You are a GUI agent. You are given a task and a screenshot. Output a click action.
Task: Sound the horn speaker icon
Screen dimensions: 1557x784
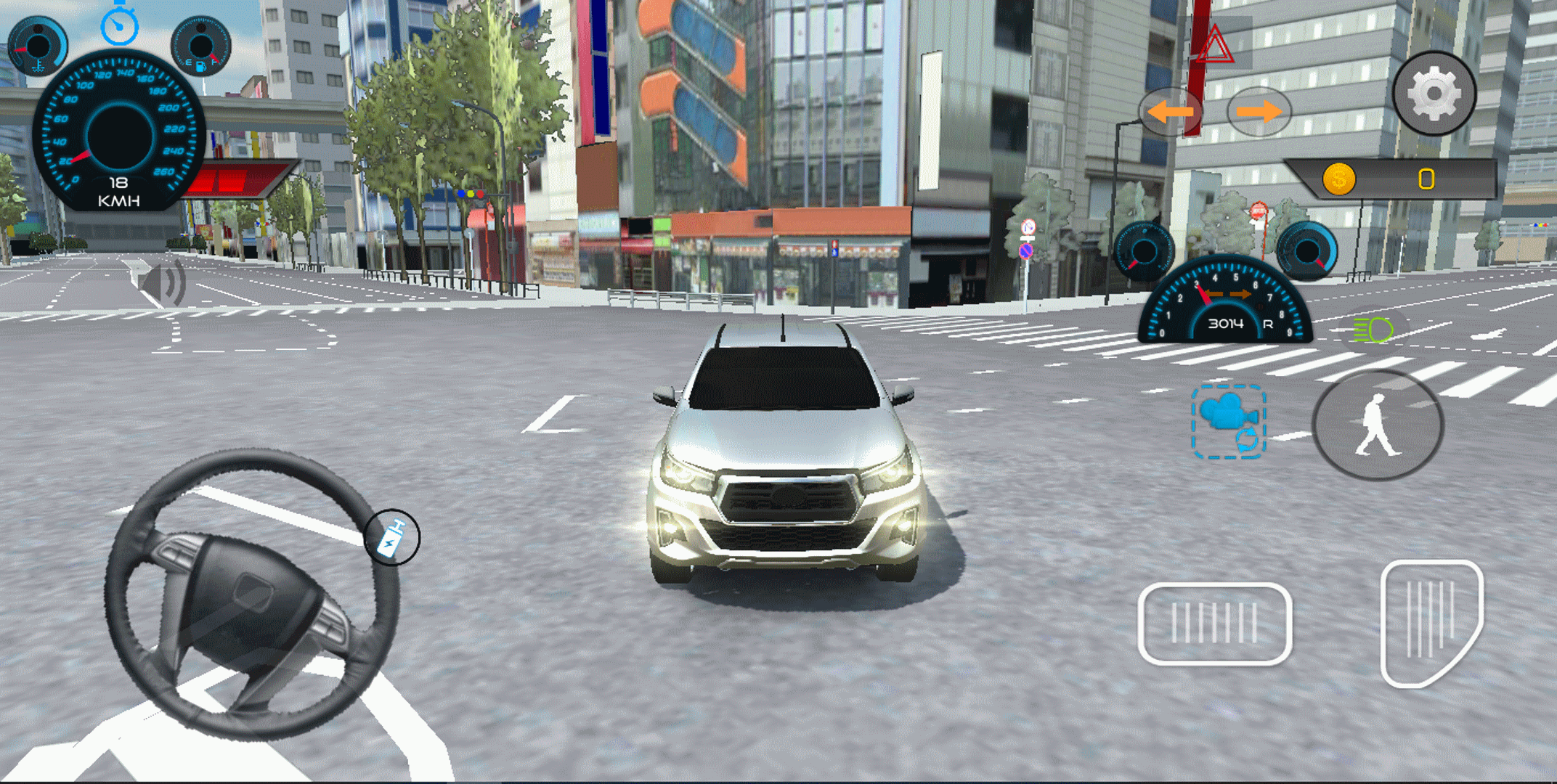click(x=166, y=282)
